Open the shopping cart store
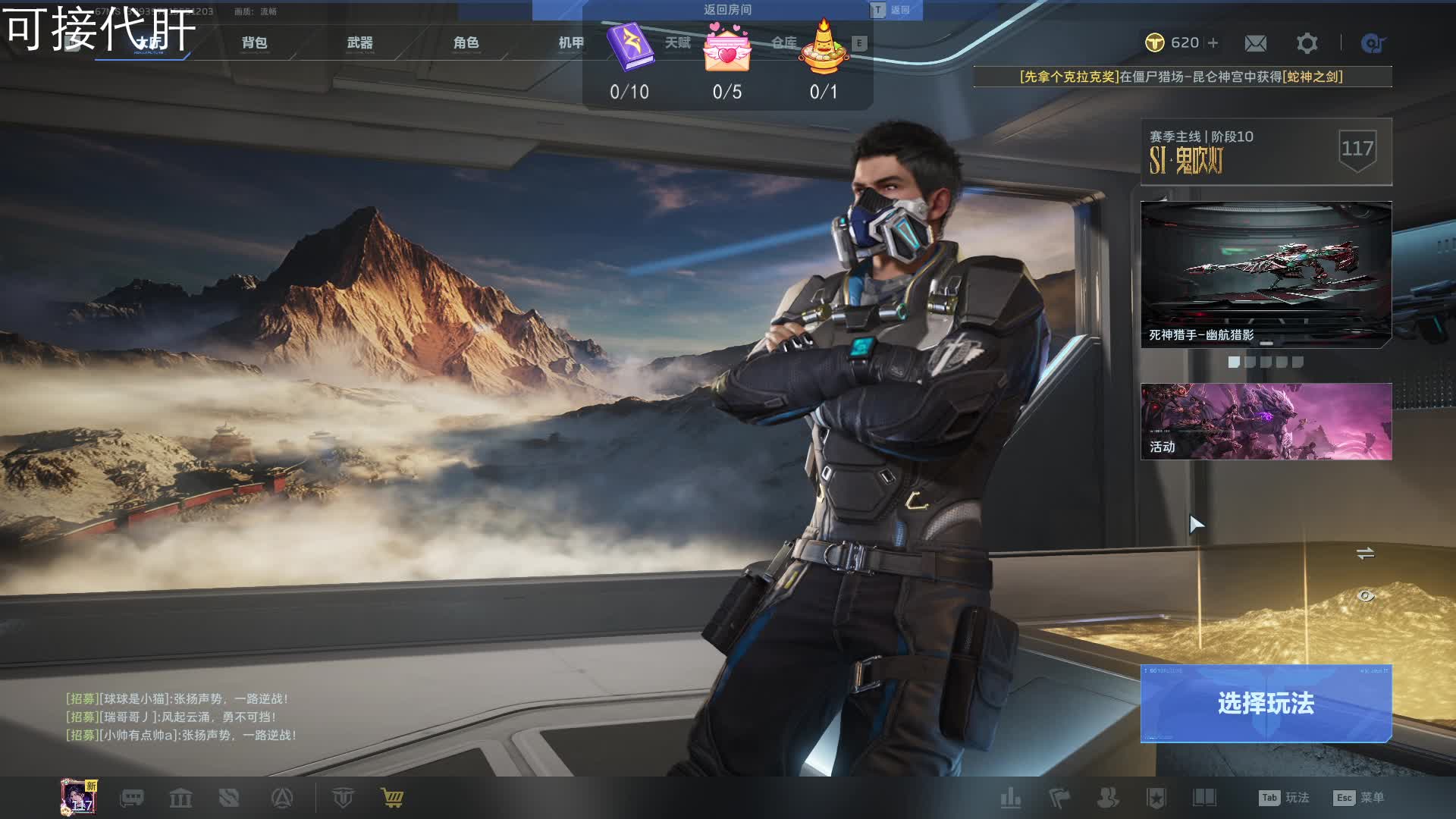Image resolution: width=1456 pixels, height=819 pixels. tap(392, 798)
